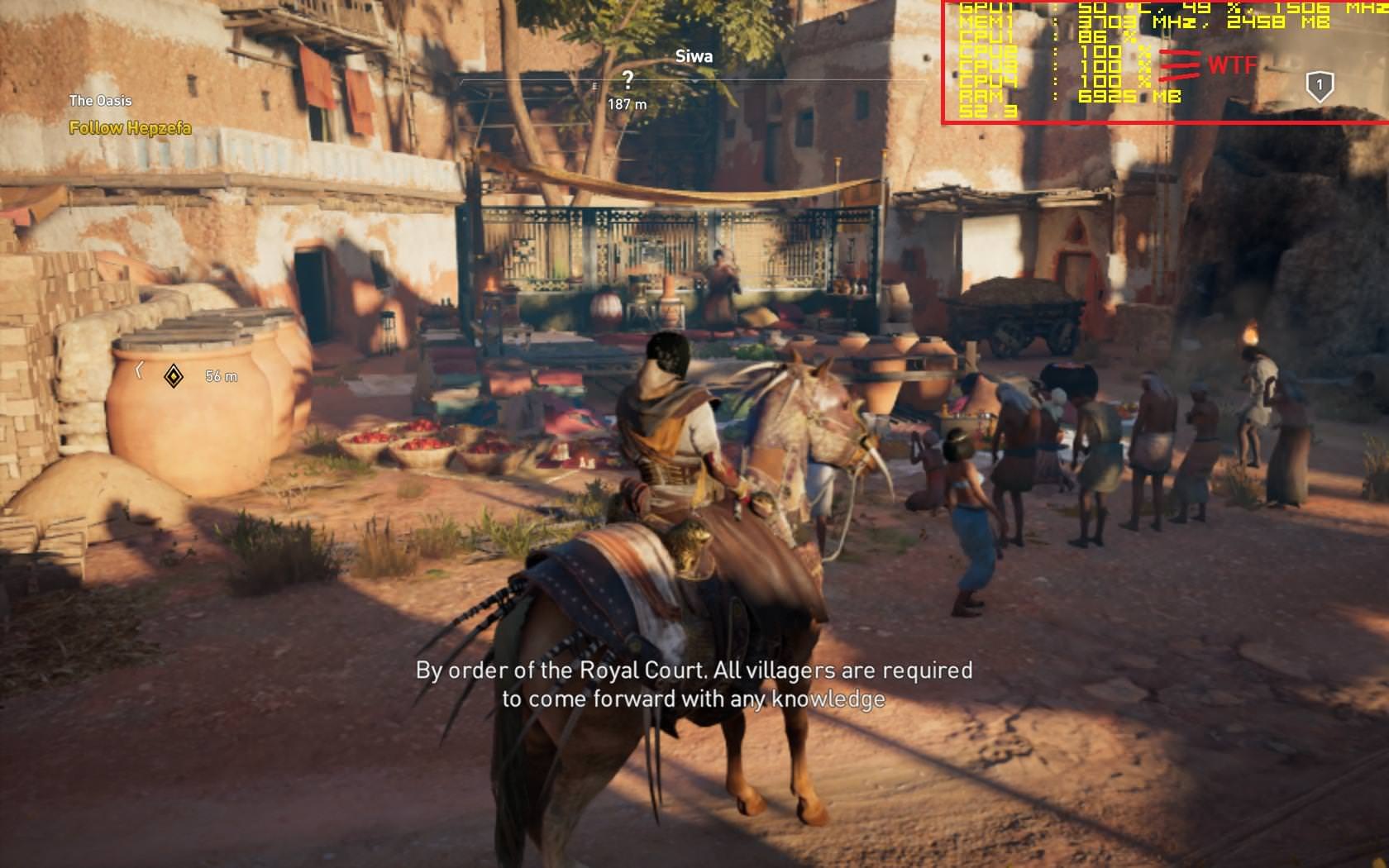The image size is (1389, 868).
Task: Select the Follow Hepzefa quest objective
Action: [x=130, y=128]
